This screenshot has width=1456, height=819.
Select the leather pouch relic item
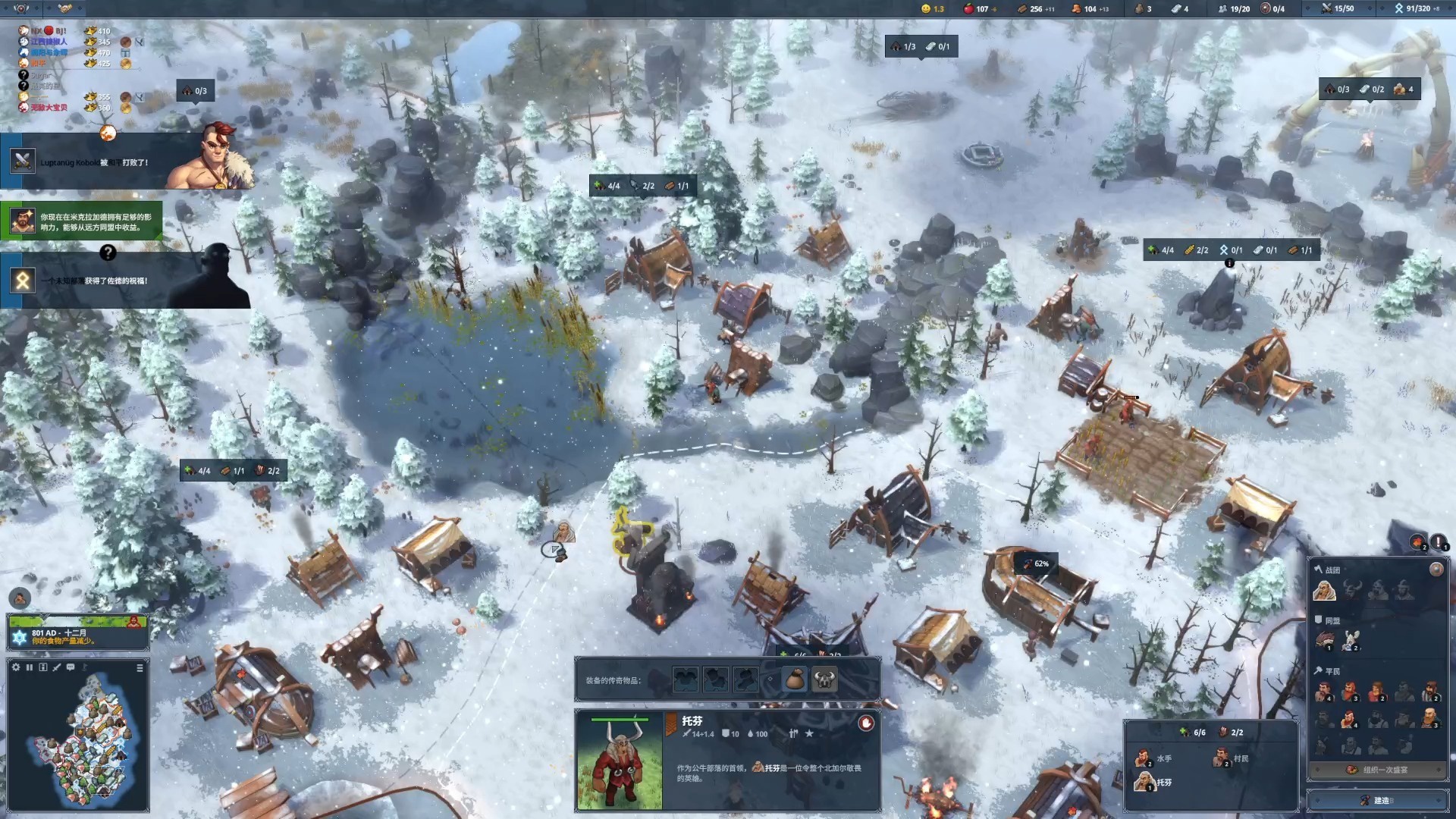(795, 679)
